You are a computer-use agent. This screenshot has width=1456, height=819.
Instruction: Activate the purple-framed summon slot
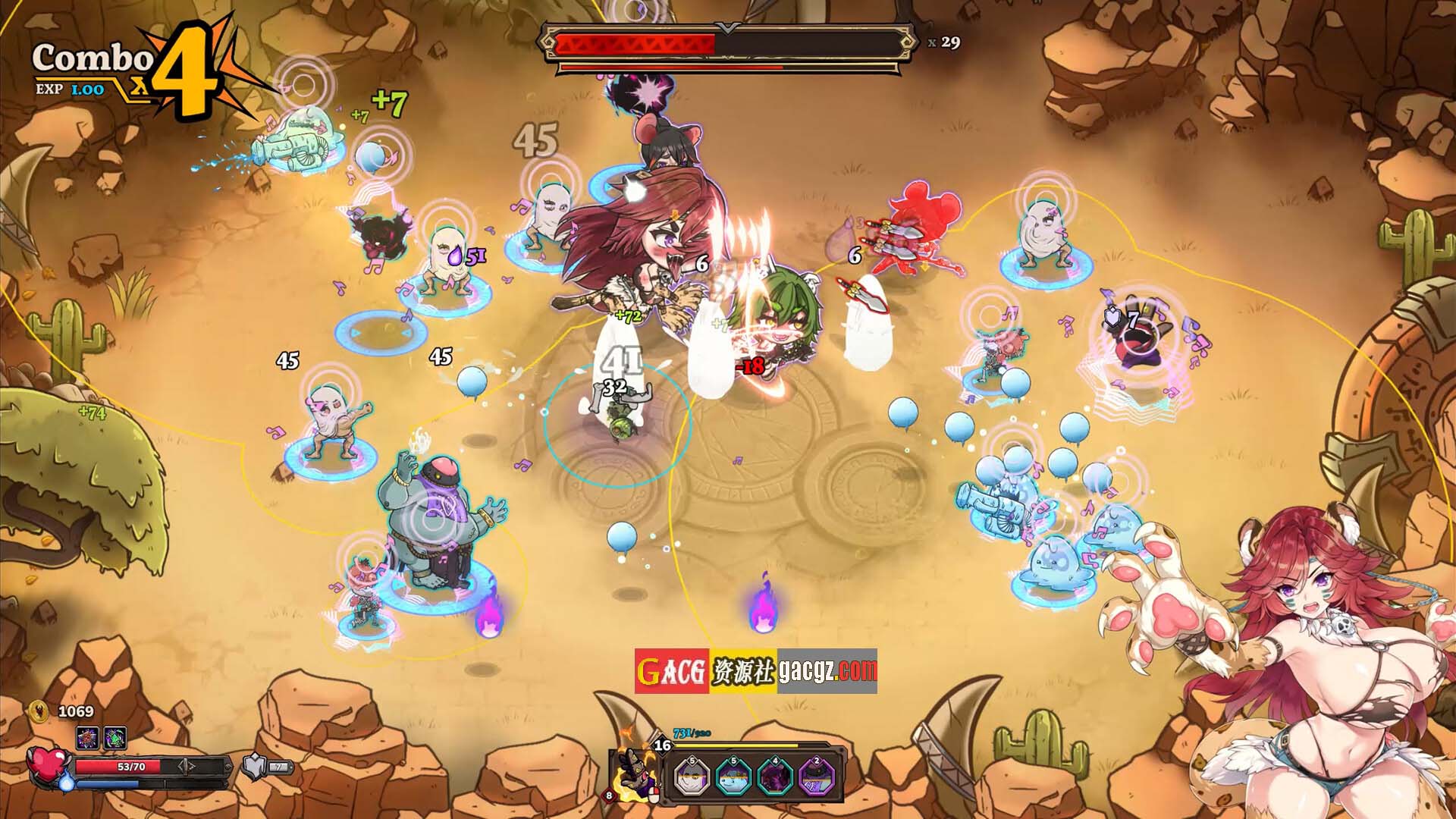[816, 777]
